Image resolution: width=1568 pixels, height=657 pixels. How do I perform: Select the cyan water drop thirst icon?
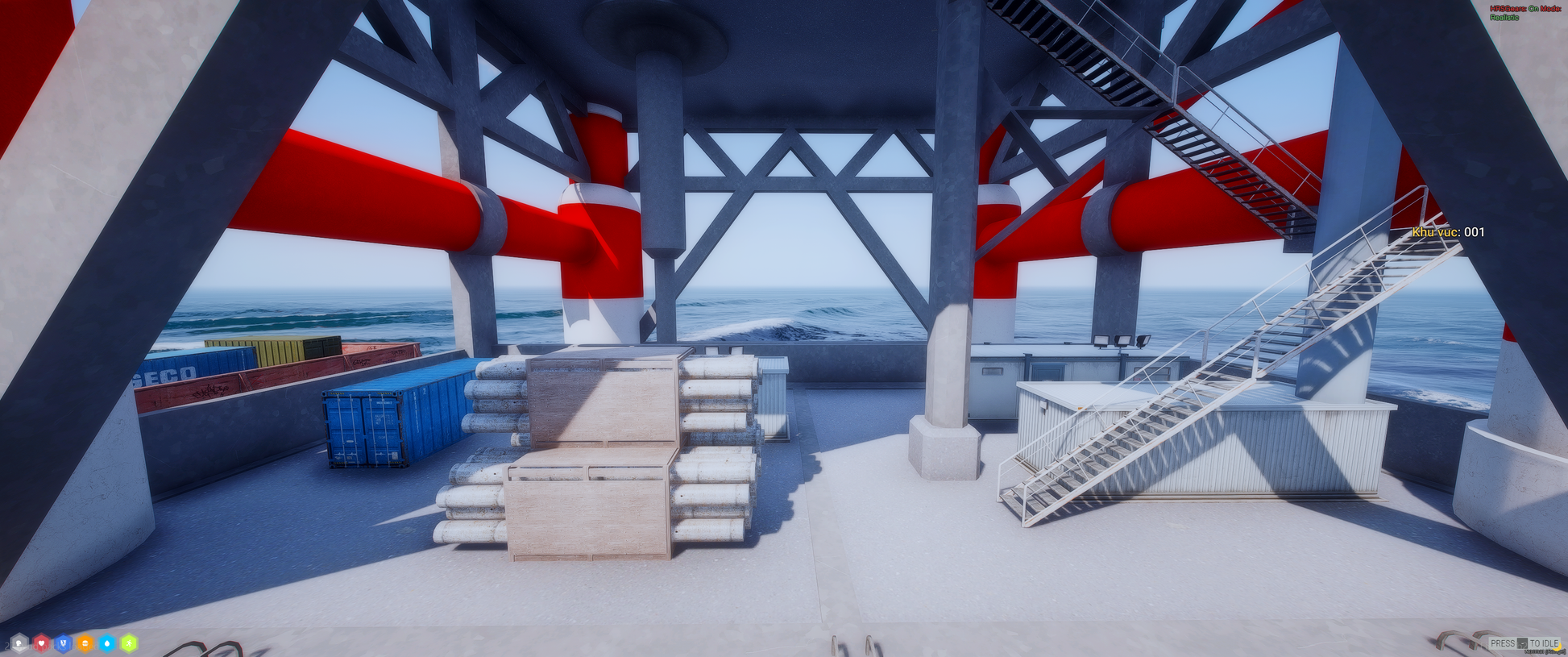[x=107, y=643]
